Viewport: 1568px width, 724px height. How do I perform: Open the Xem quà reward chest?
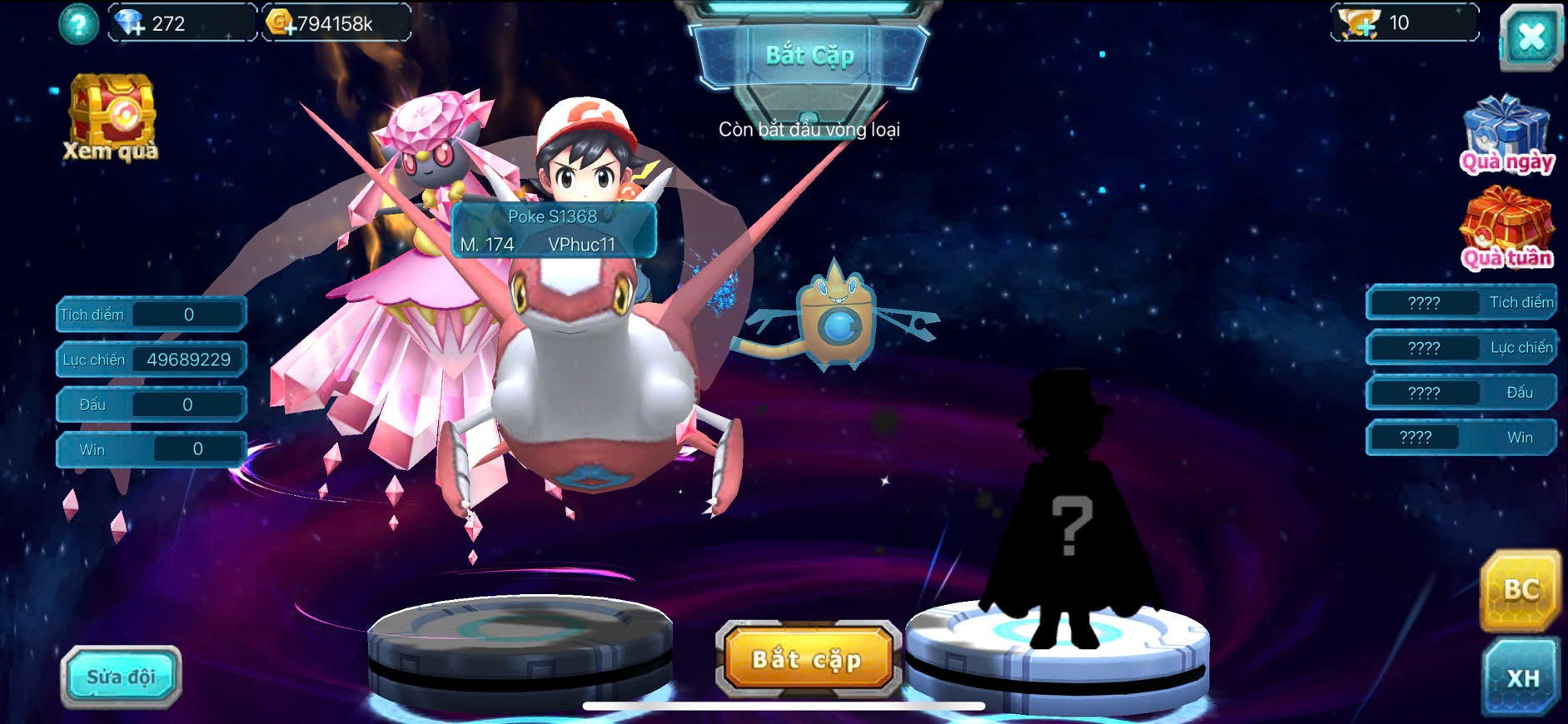112,117
